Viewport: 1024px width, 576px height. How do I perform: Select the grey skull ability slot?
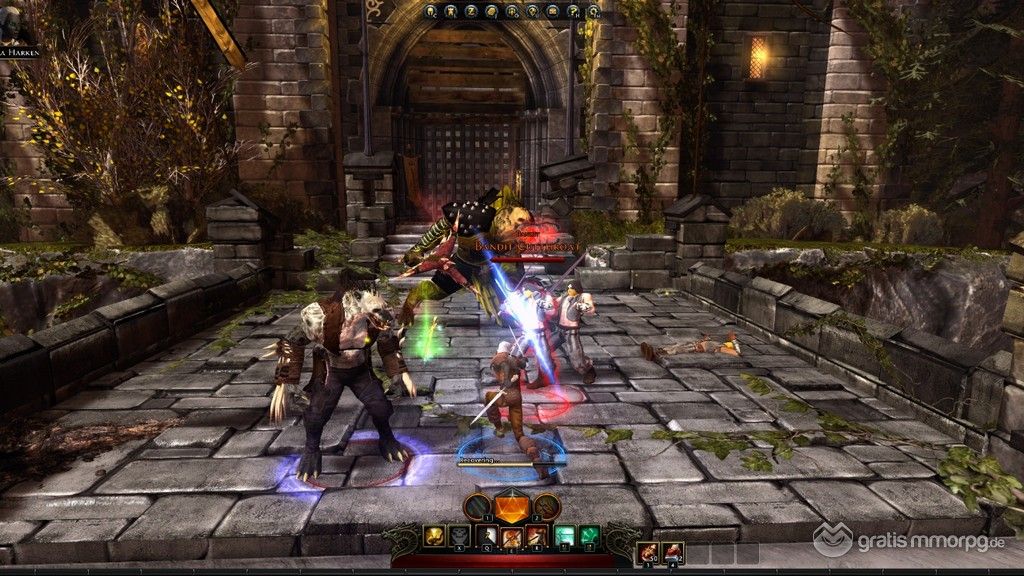point(459,535)
